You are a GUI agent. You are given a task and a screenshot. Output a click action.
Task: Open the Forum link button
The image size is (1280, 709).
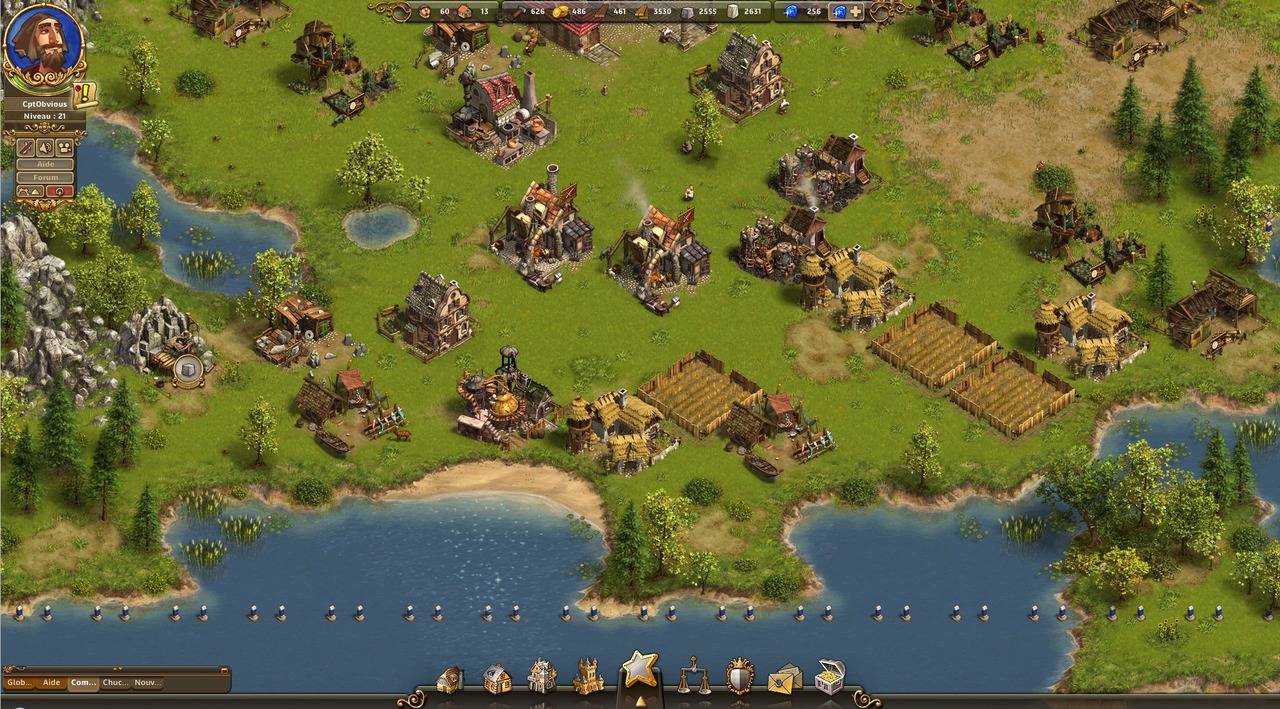click(46, 177)
